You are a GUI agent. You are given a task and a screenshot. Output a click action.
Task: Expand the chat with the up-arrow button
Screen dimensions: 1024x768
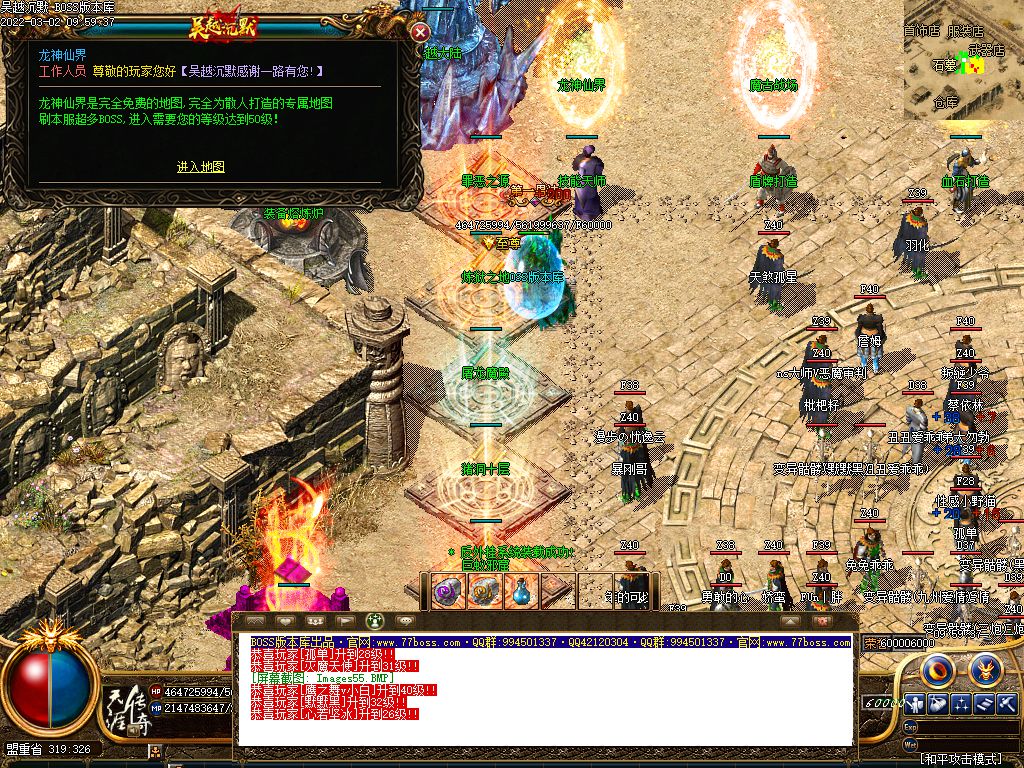(x=792, y=621)
